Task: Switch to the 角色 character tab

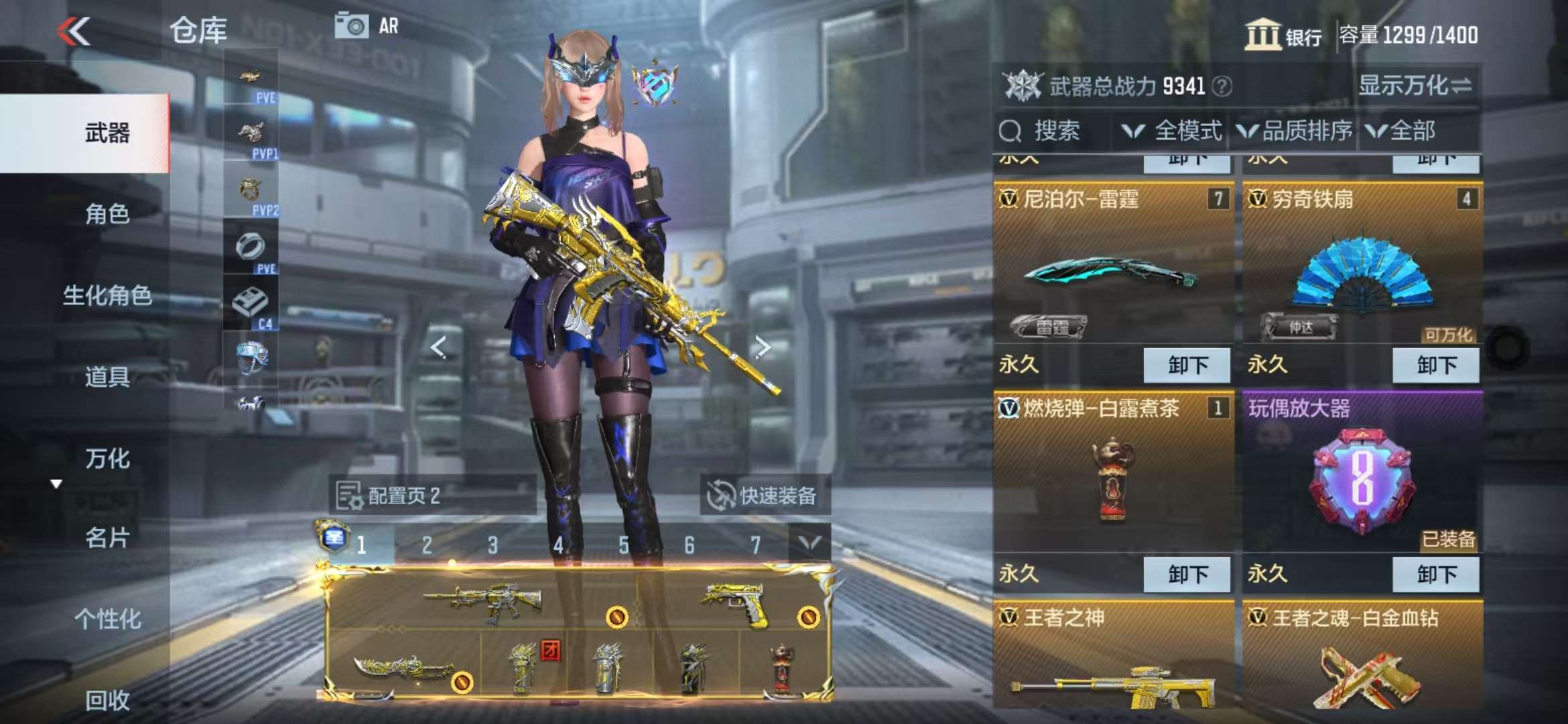Action: (x=107, y=214)
